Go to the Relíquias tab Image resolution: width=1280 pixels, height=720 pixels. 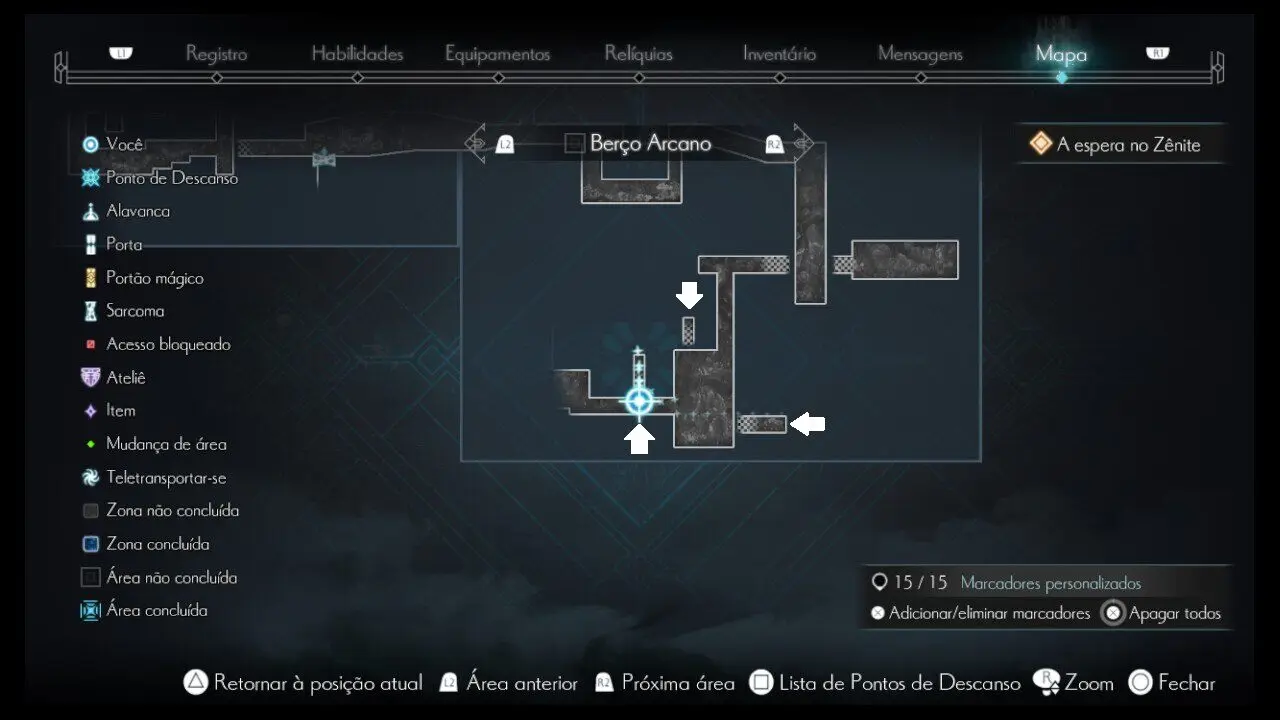point(639,54)
